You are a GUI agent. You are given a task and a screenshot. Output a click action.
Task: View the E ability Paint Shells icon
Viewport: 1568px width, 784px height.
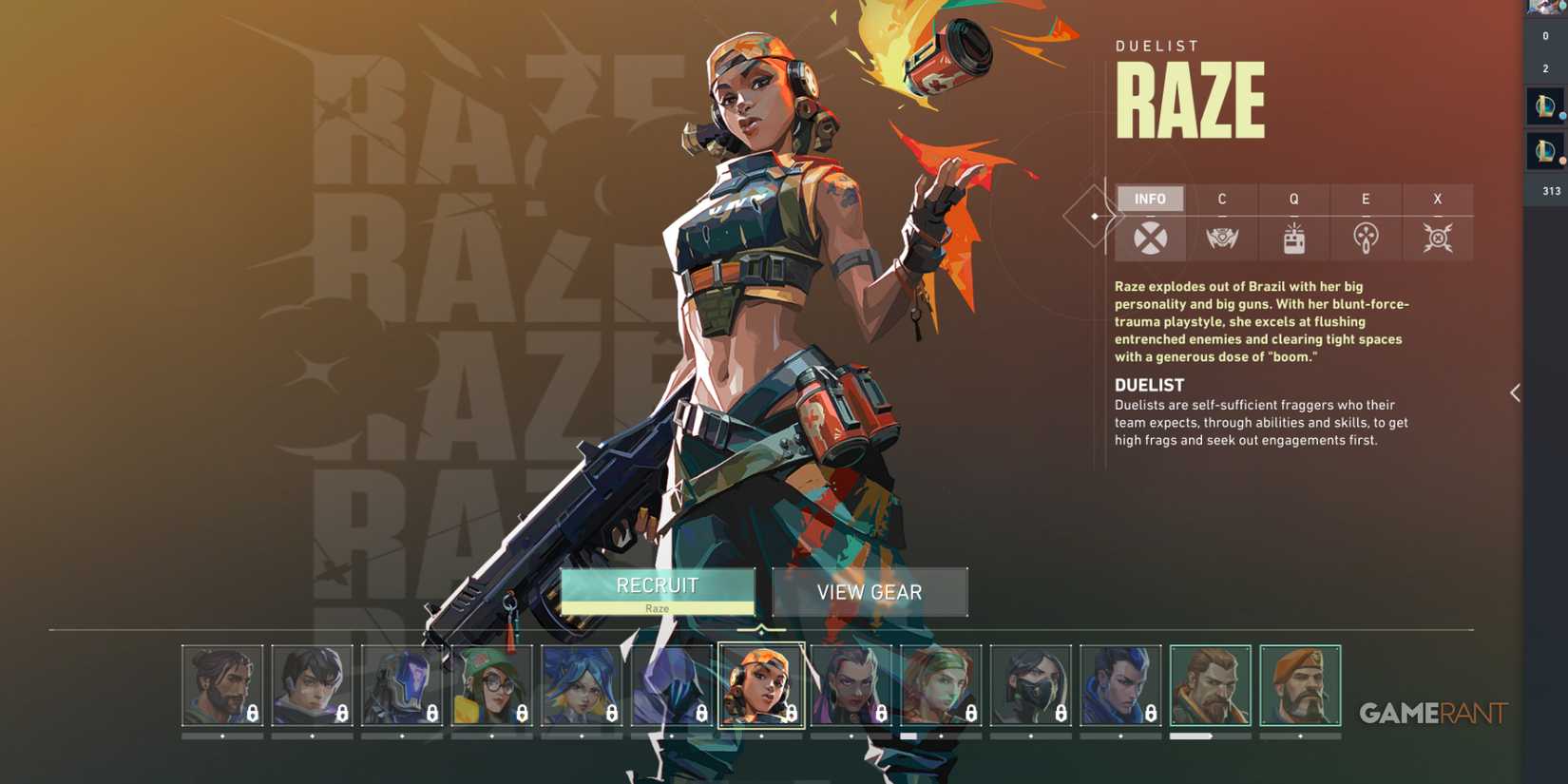(x=1366, y=238)
